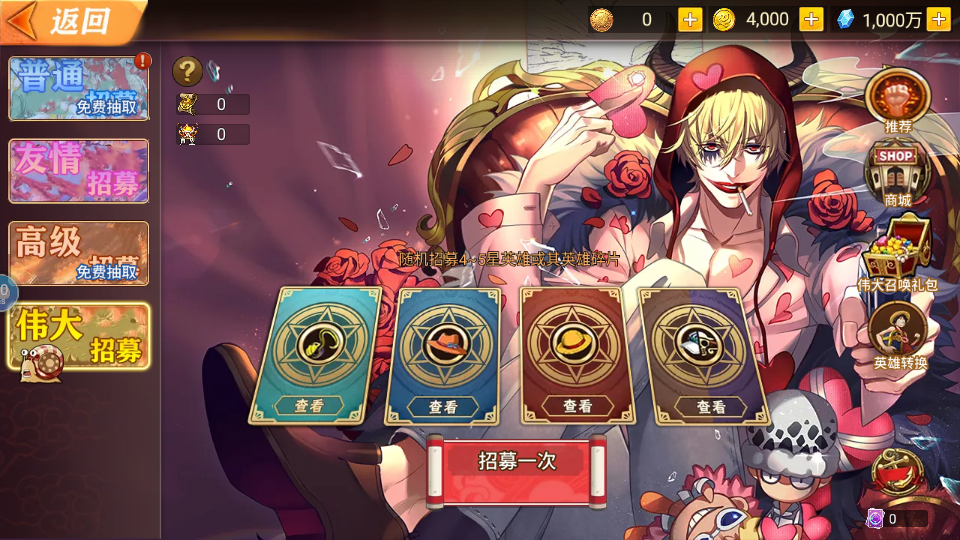
Task: View the brown card with spotted cap
Action: pos(711,406)
